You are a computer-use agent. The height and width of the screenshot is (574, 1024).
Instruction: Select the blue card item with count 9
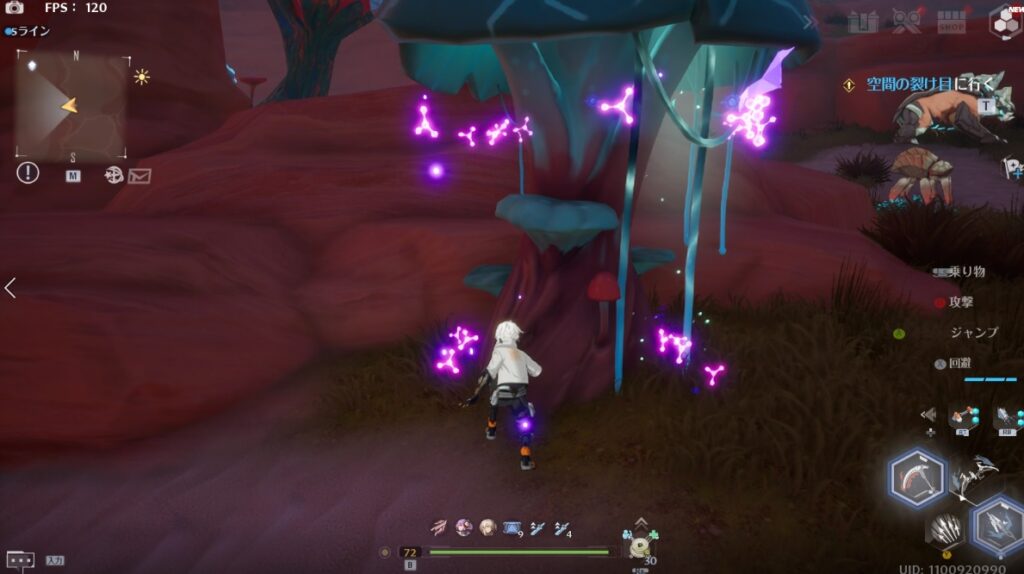(513, 527)
